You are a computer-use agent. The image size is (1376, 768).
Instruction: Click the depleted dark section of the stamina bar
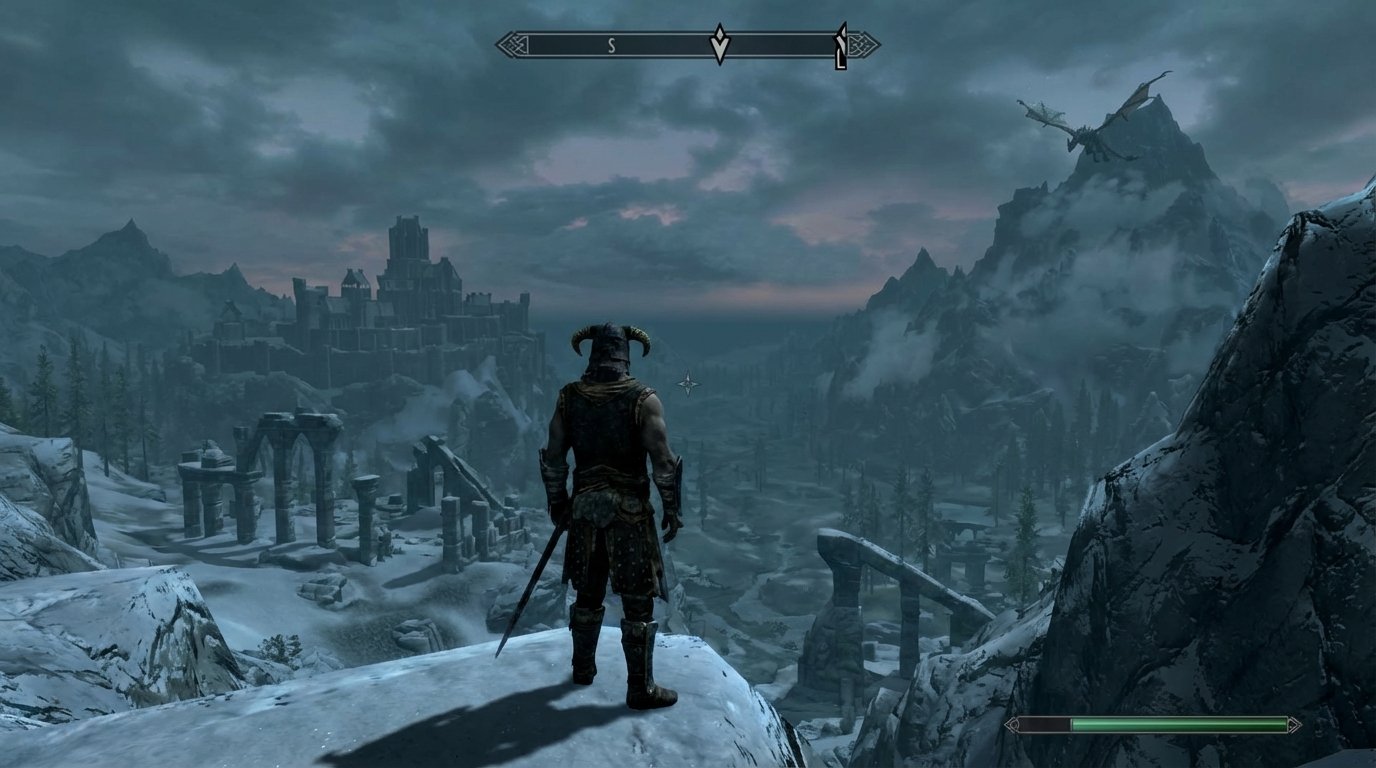1045,722
